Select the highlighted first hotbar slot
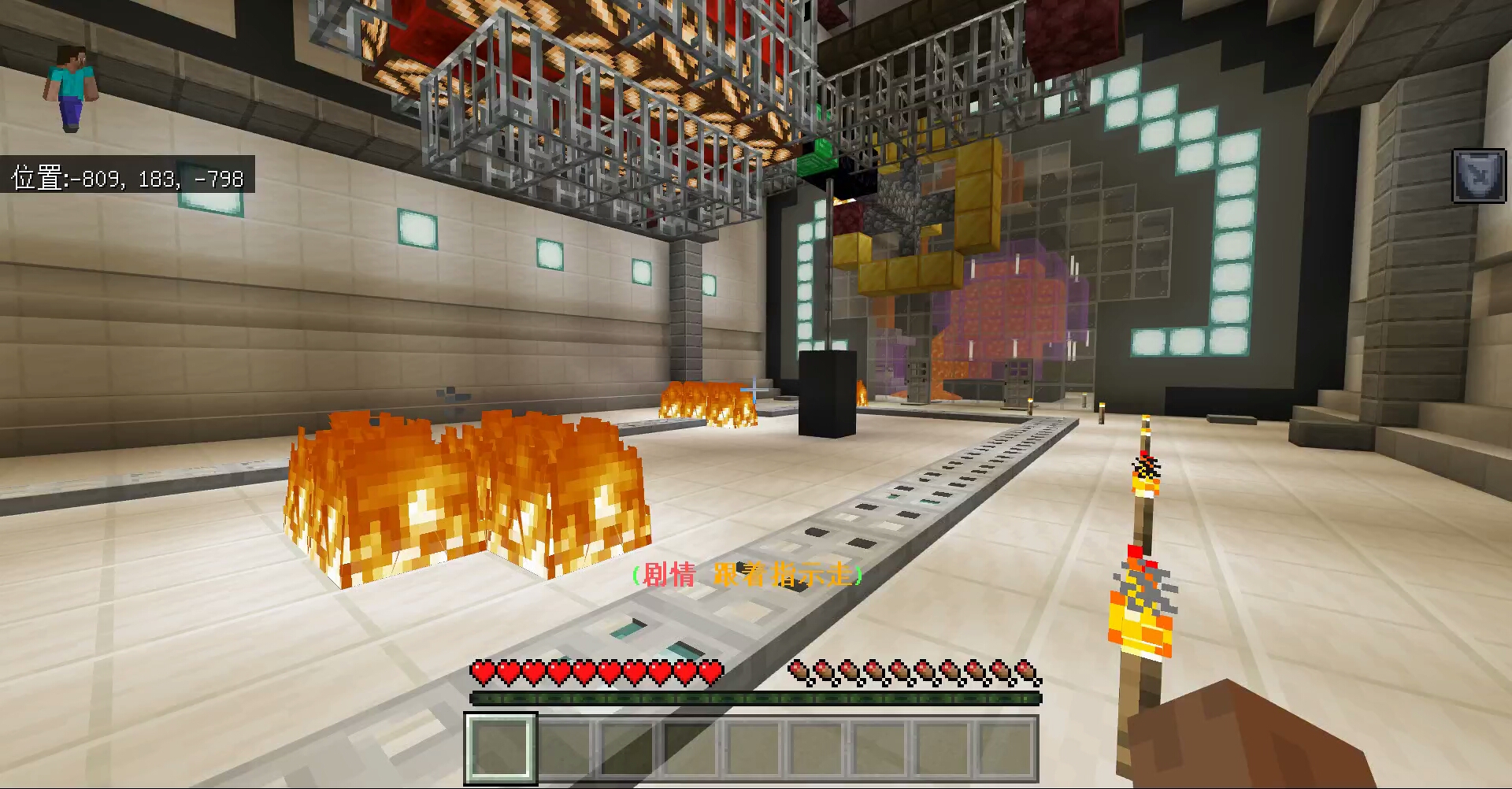The width and height of the screenshot is (1512, 789). [x=501, y=747]
